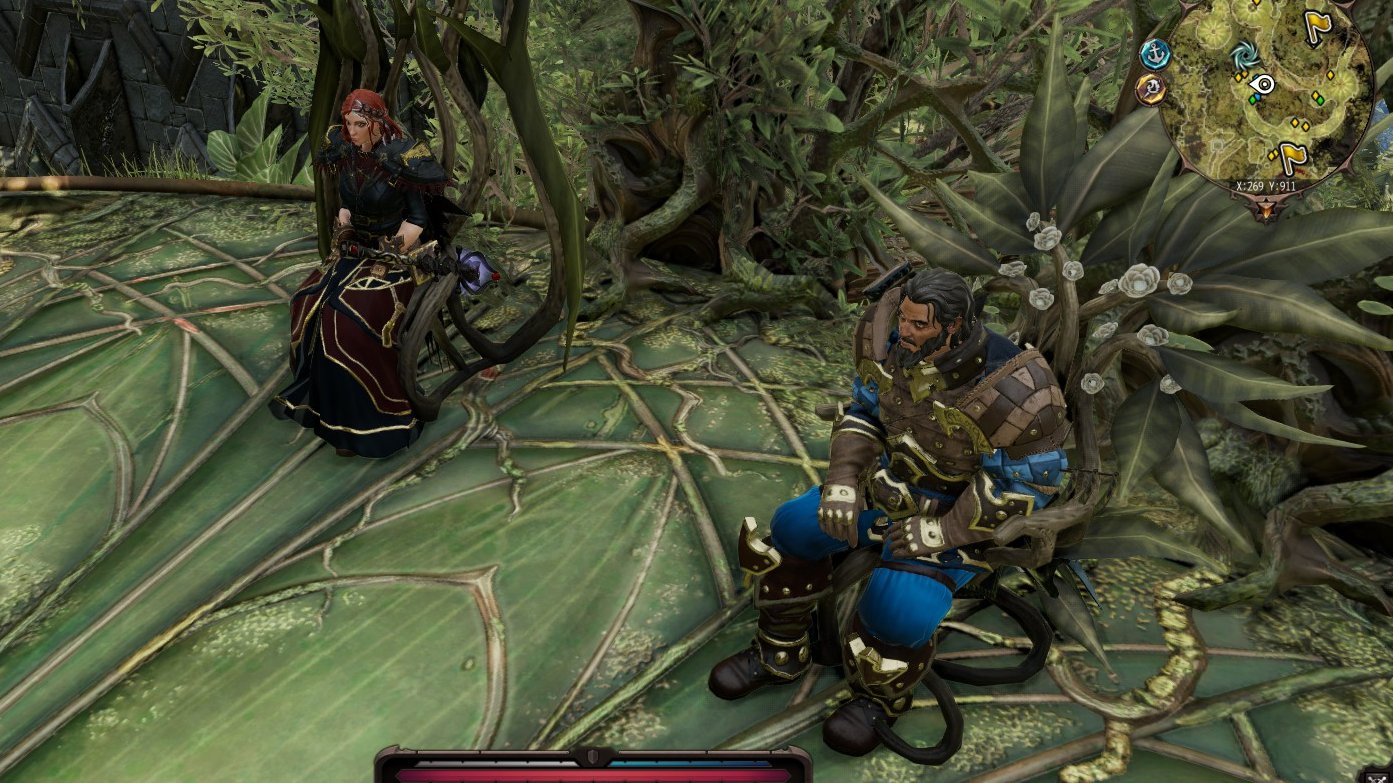Select the upper yellow flag map marker
Image resolution: width=1393 pixels, height=783 pixels.
pos(1318,27)
